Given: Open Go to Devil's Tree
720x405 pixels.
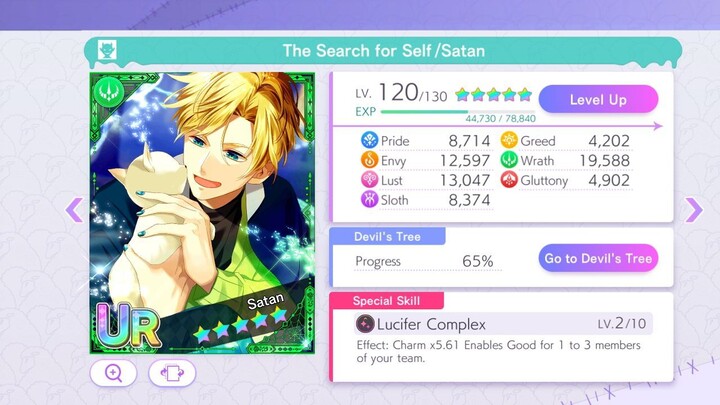Looking at the screenshot, I should pos(598,258).
